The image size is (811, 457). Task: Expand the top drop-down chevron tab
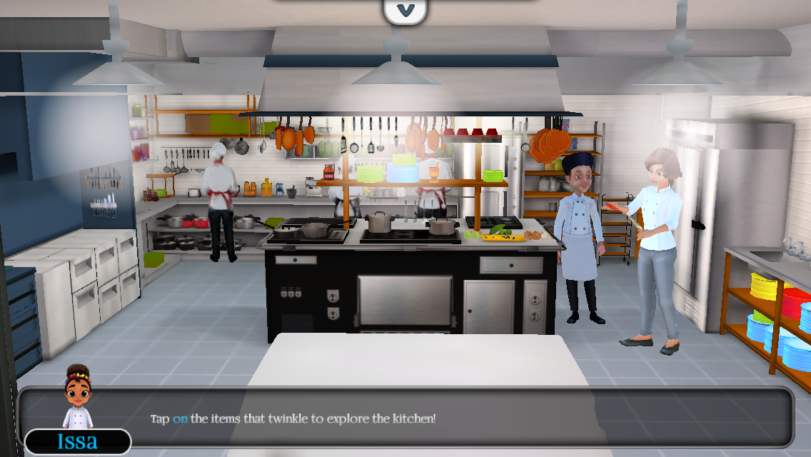[x=404, y=11]
